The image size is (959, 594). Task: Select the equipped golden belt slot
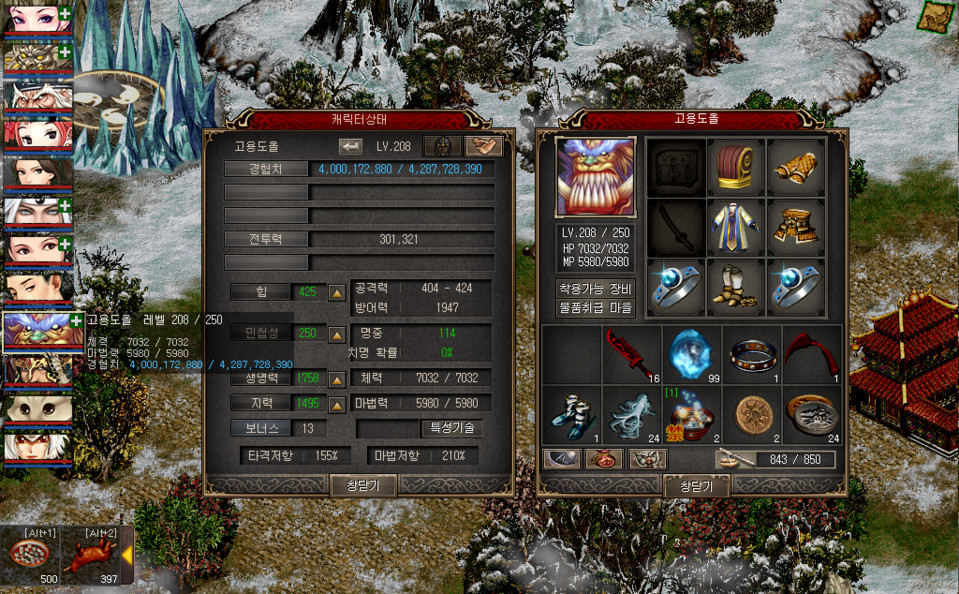(x=796, y=227)
